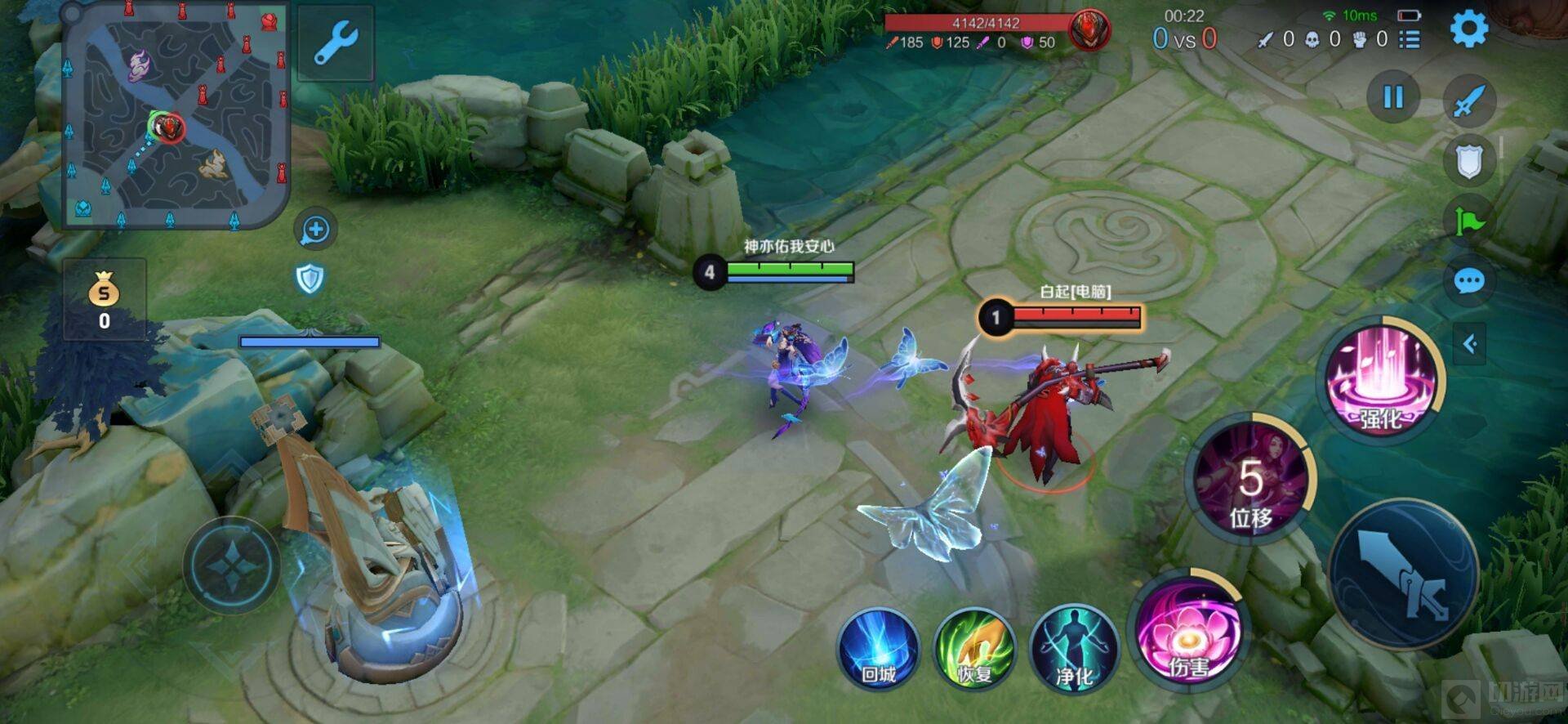The image size is (1568, 724).
Task: Cast the 伤害 lotus skill
Action: point(1188,631)
